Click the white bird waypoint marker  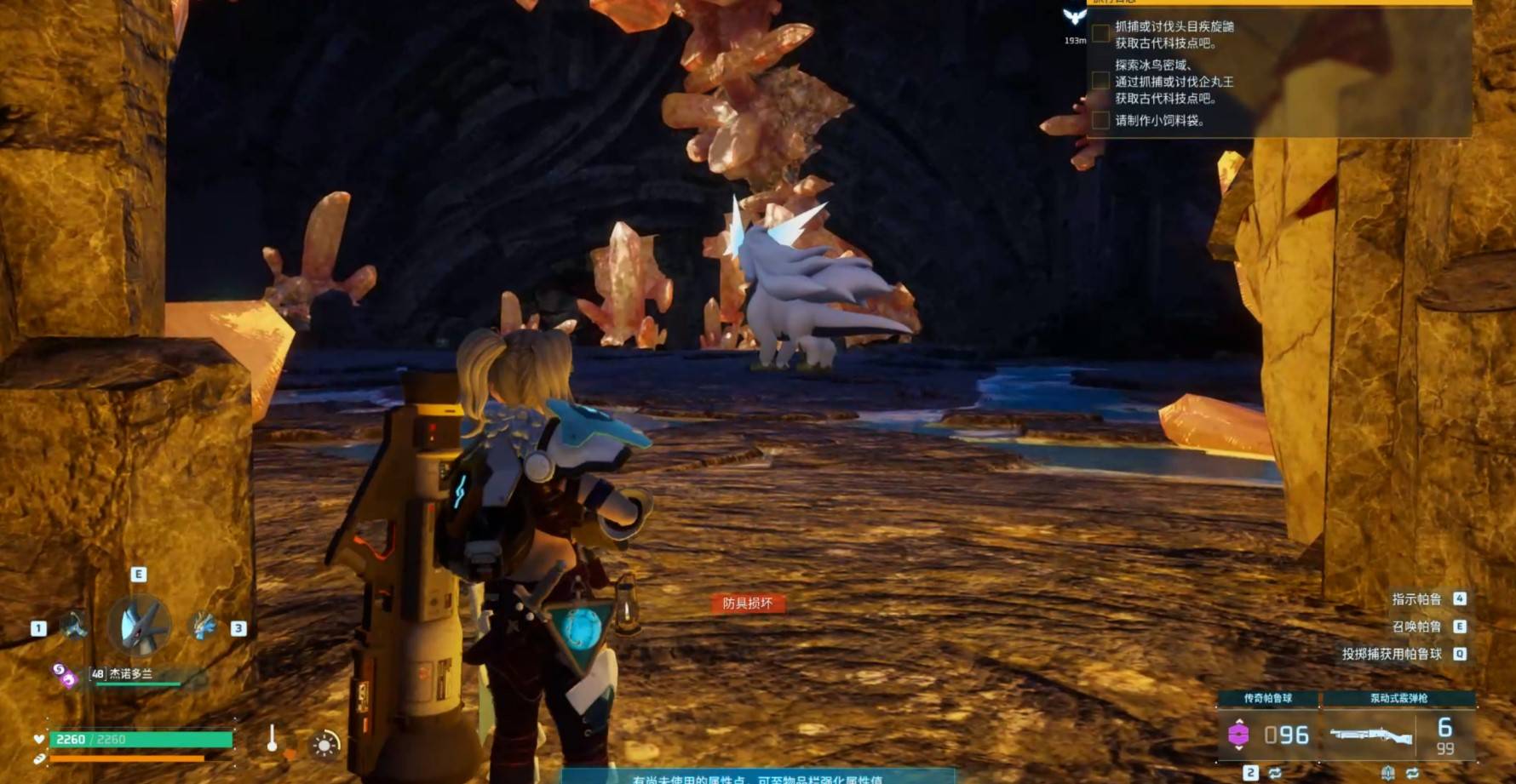pyautogui.click(x=1075, y=17)
